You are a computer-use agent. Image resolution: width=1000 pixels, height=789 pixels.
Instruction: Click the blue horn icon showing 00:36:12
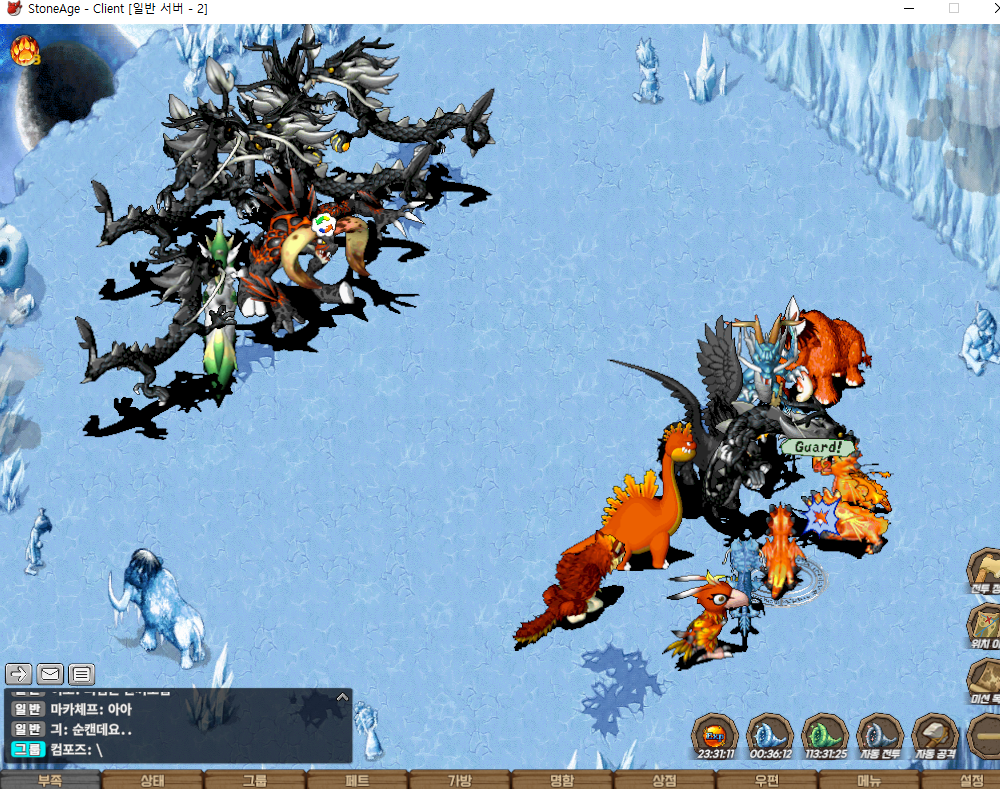(x=770, y=735)
